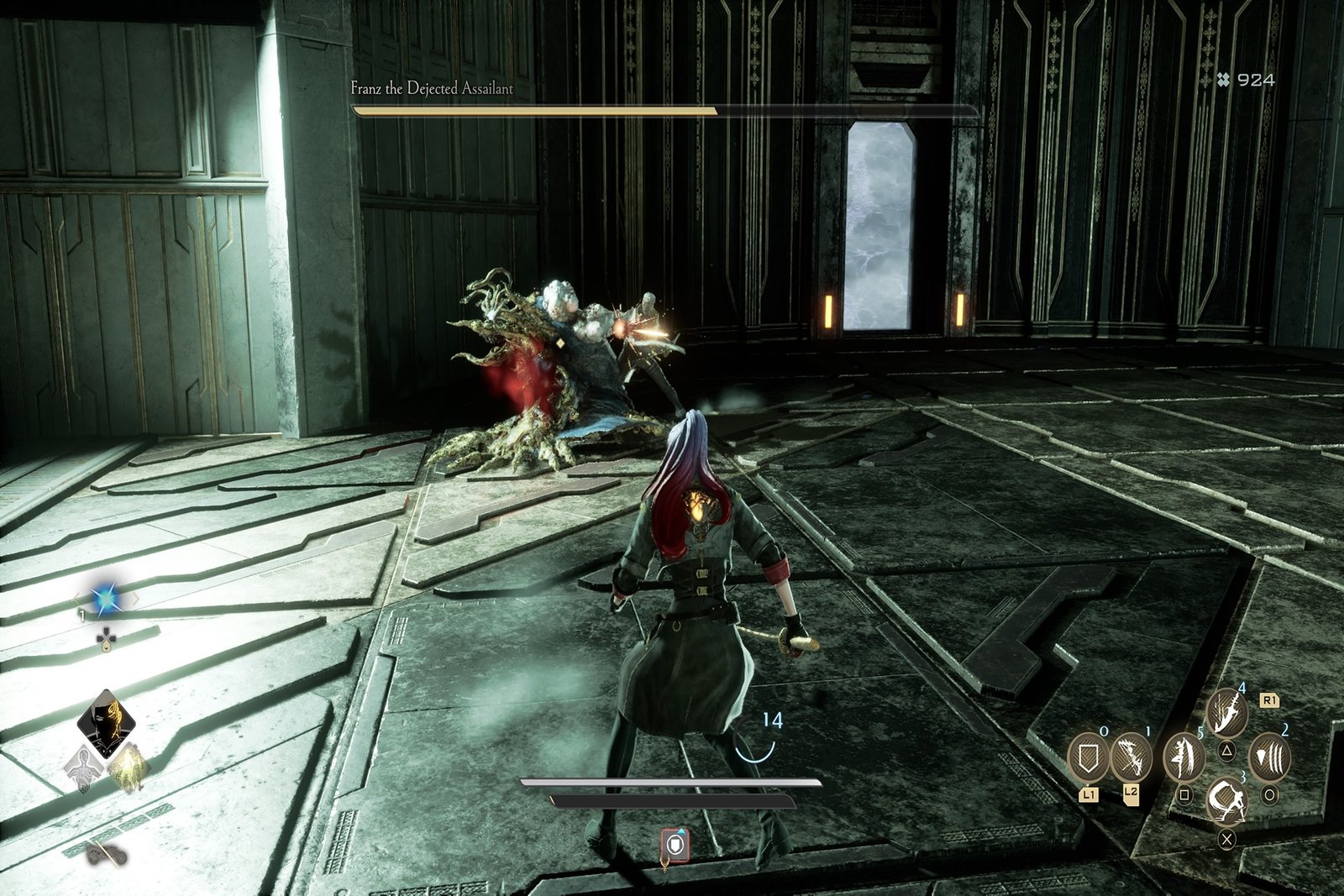
Task: Select the blue flask quick-item icon
Action: pos(106,598)
